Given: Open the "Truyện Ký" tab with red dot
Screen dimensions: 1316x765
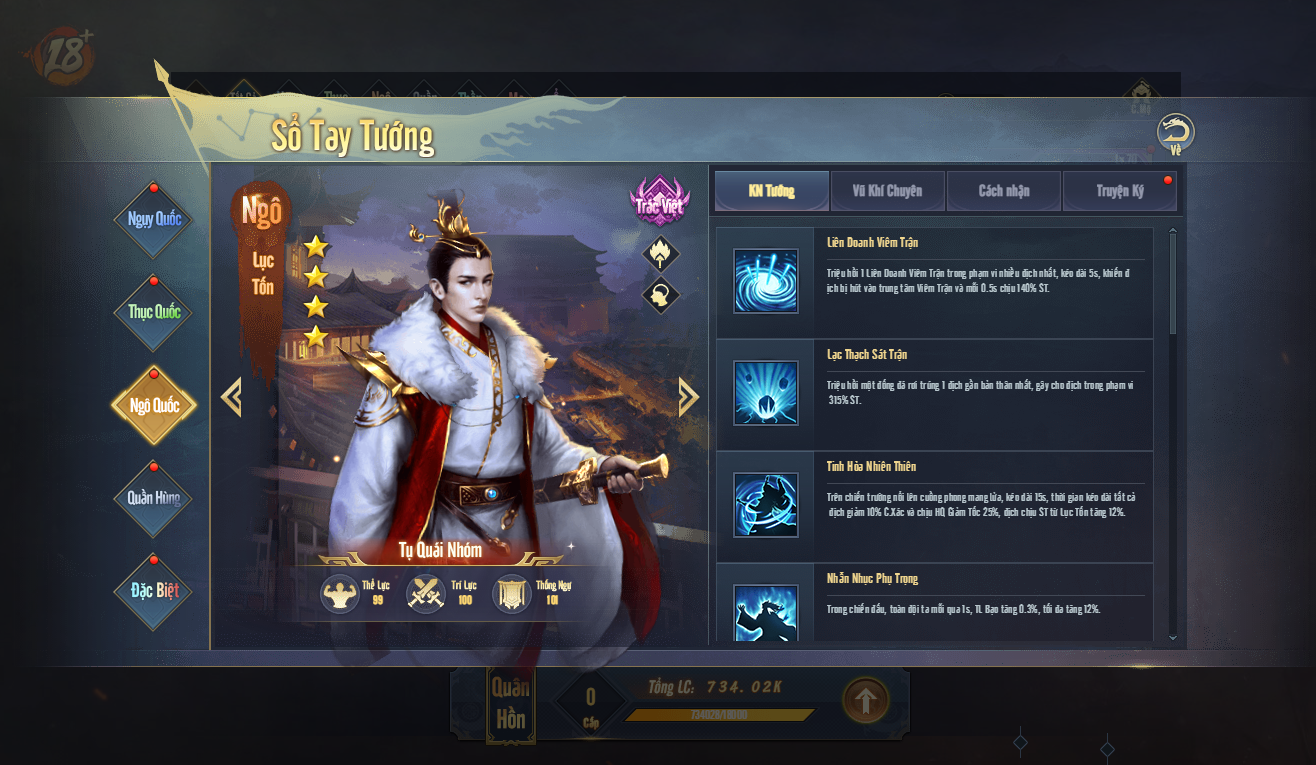Looking at the screenshot, I should 1119,190.
